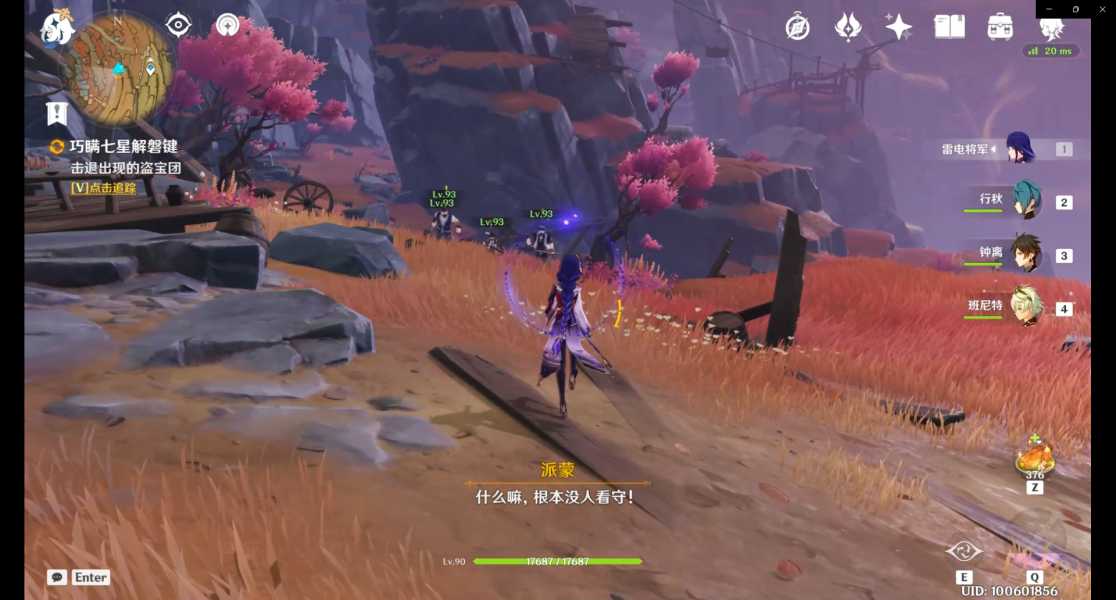The image size is (1116, 600).
Task: Open the character profile head icon
Action: (1051, 27)
